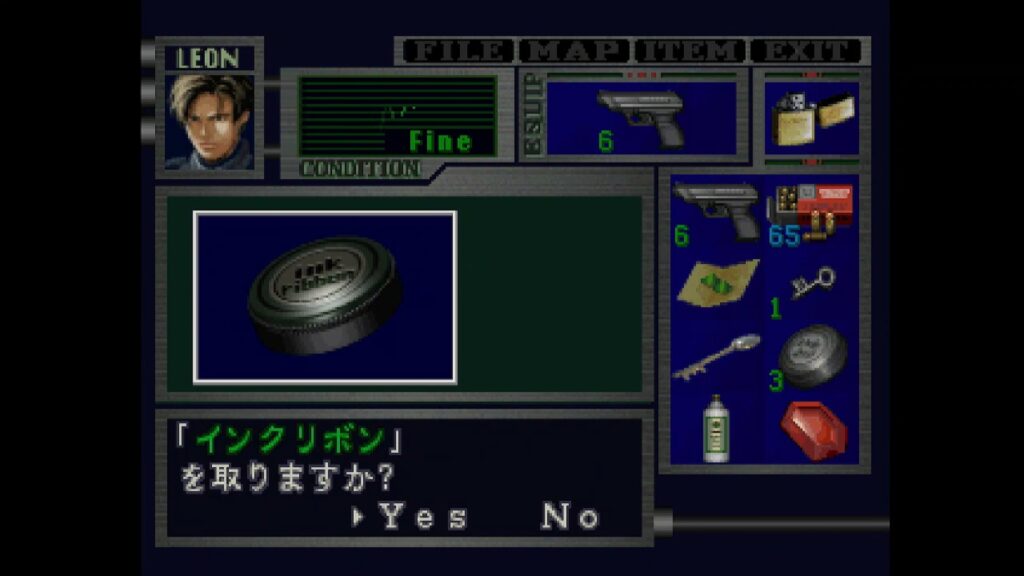
Task: Click the large ink ribbon preview image
Action: (325, 297)
